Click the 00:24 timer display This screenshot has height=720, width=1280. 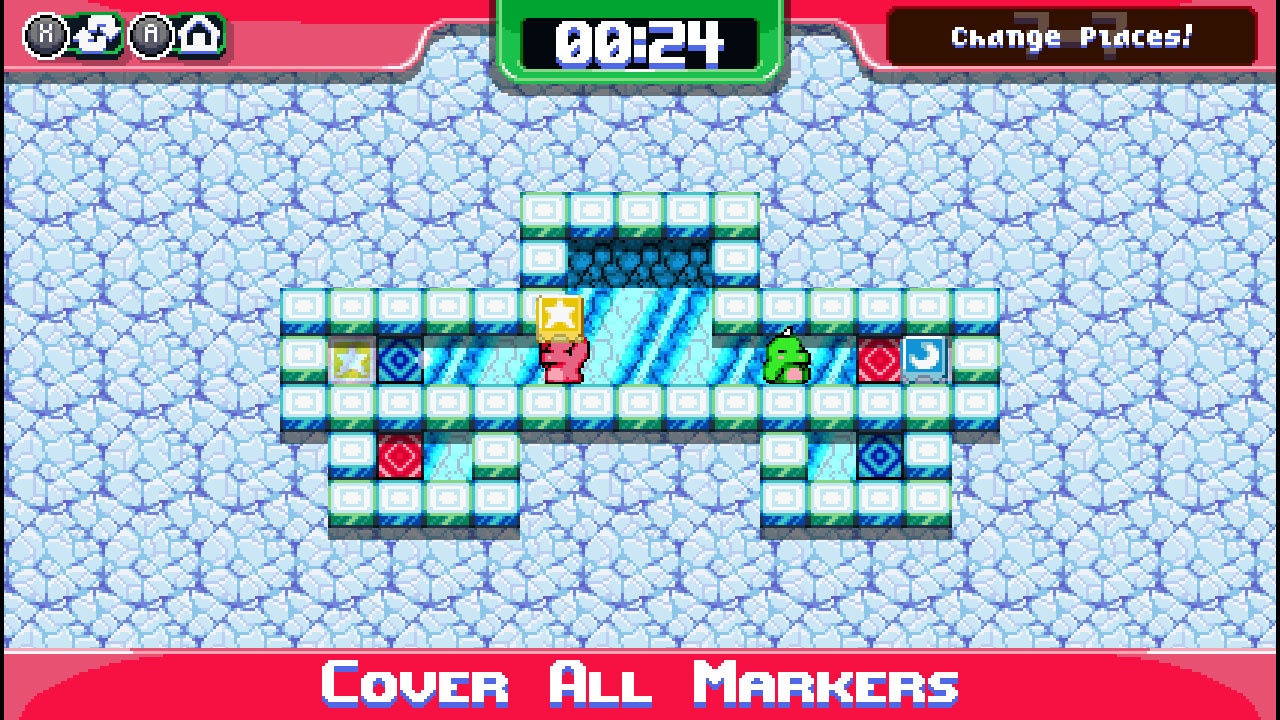coord(641,40)
